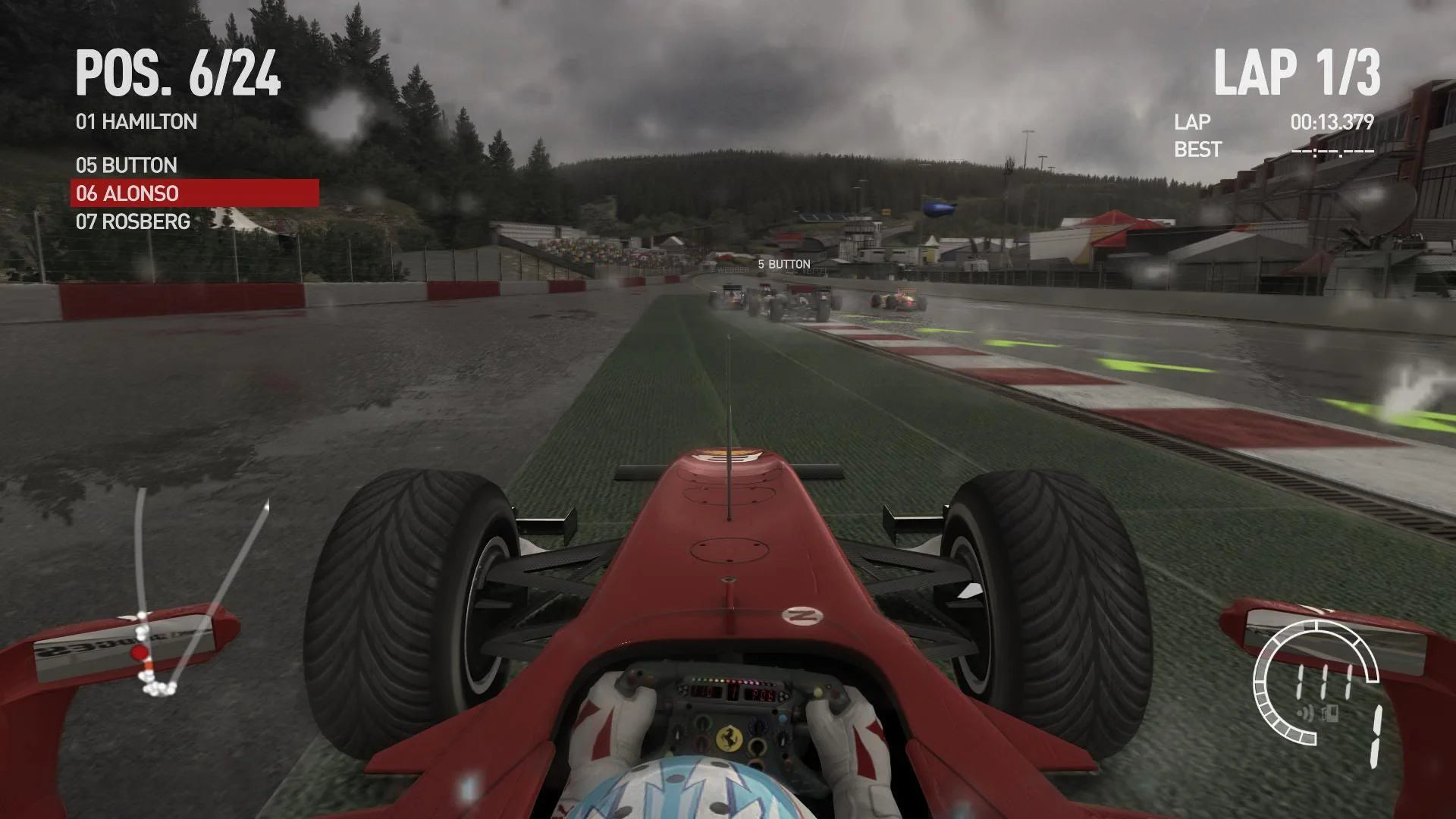Viewport: 1456px width, 819px height.
Task: Click the blue dial on the steering wheel center
Action: click(783, 717)
